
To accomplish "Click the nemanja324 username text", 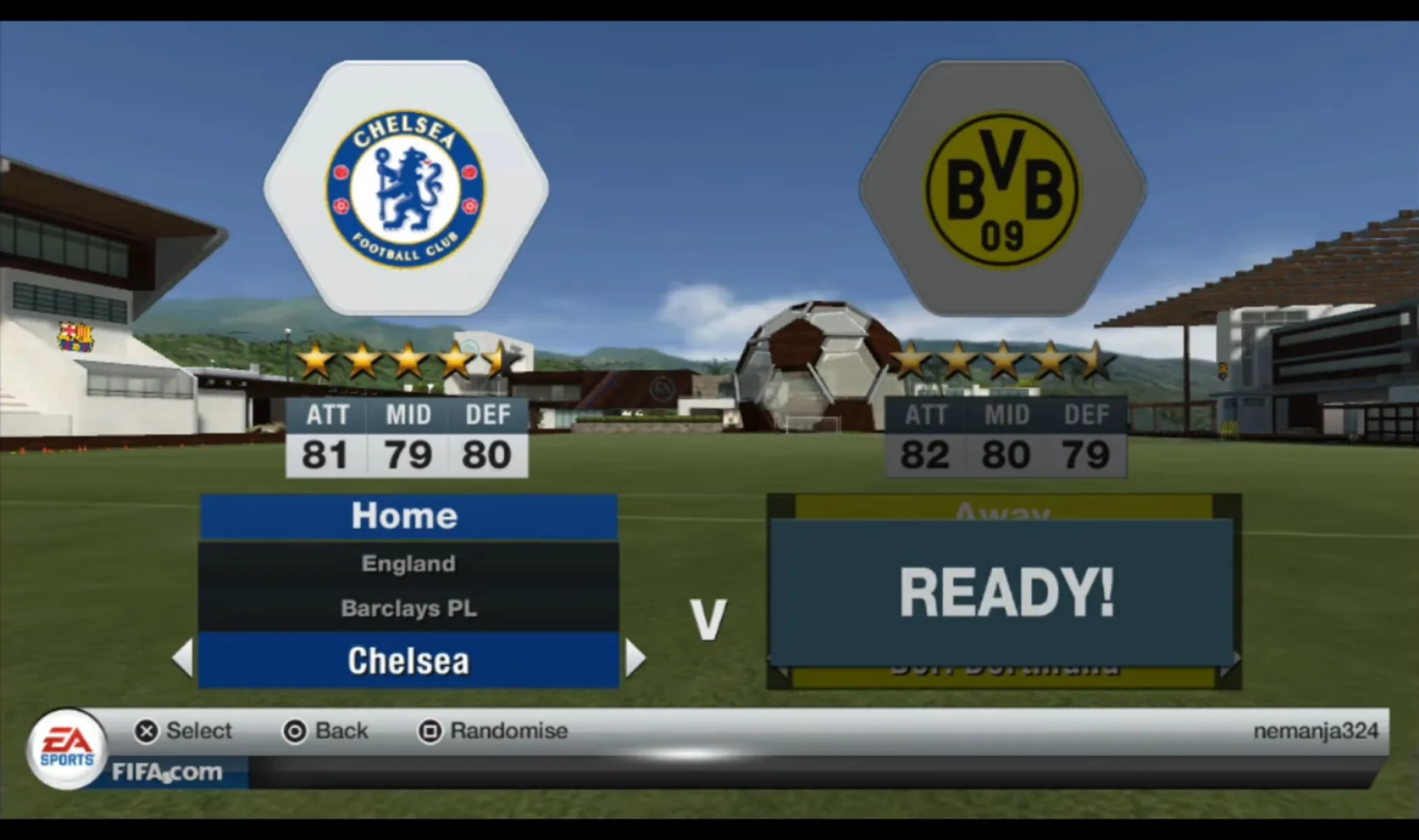I will tap(1316, 730).
